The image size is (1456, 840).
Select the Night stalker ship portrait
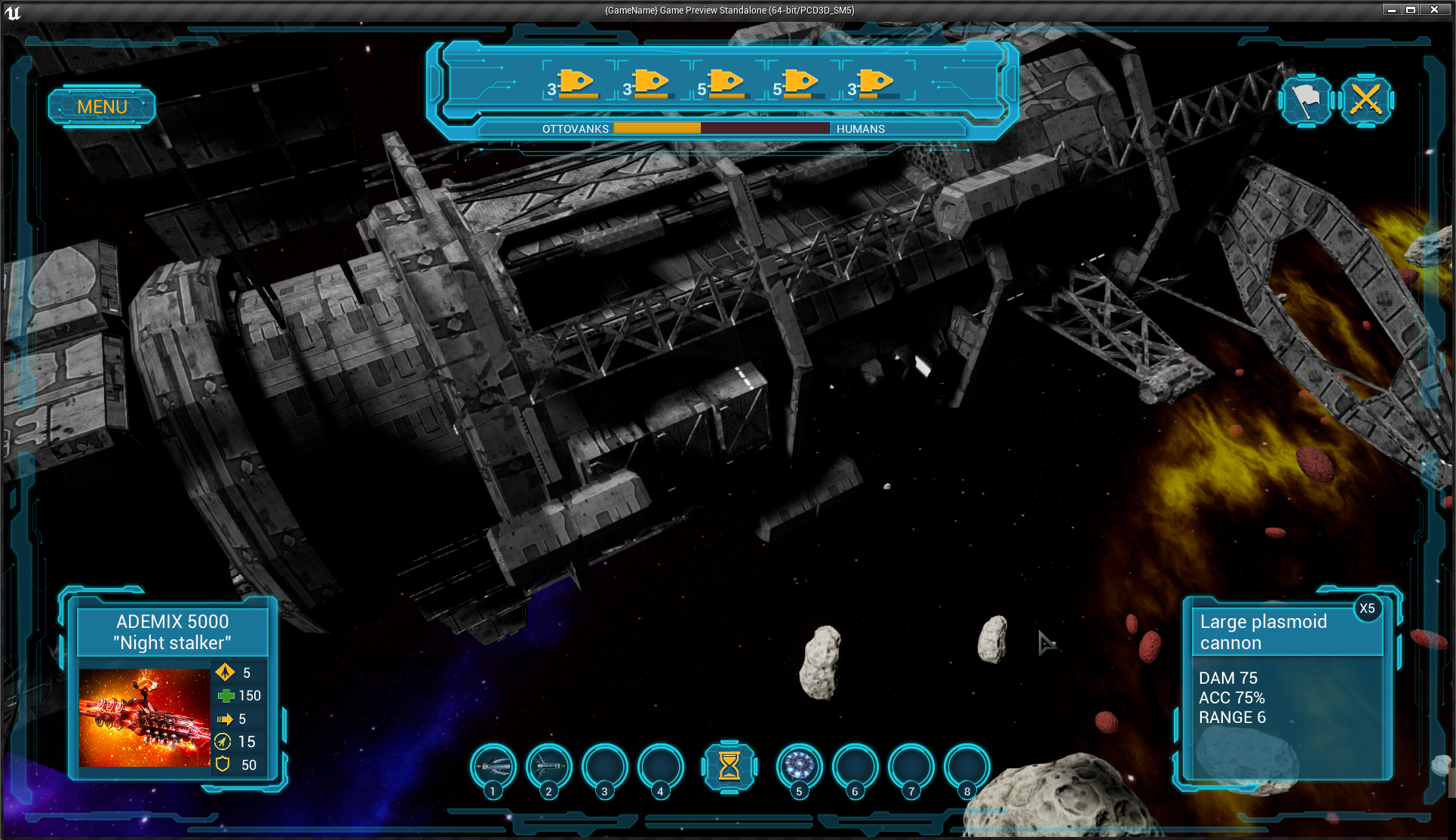pyautogui.click(x=145, y=717)
